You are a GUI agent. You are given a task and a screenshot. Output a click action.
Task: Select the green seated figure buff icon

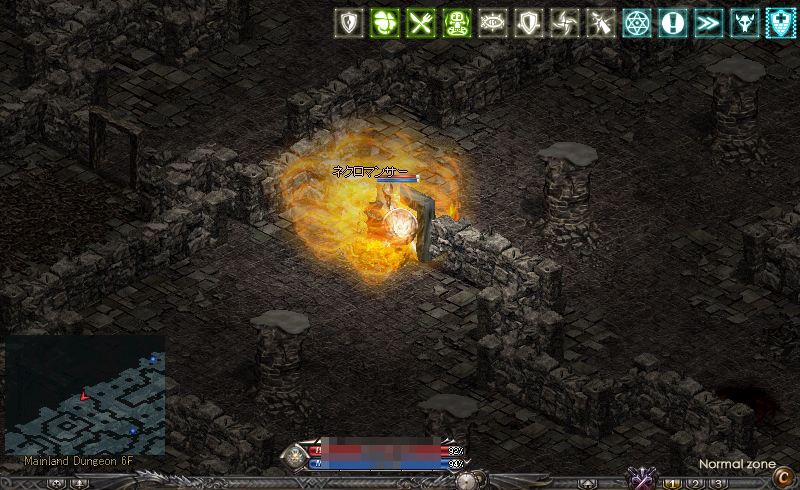pyautogui.click(x=455, y=24)
